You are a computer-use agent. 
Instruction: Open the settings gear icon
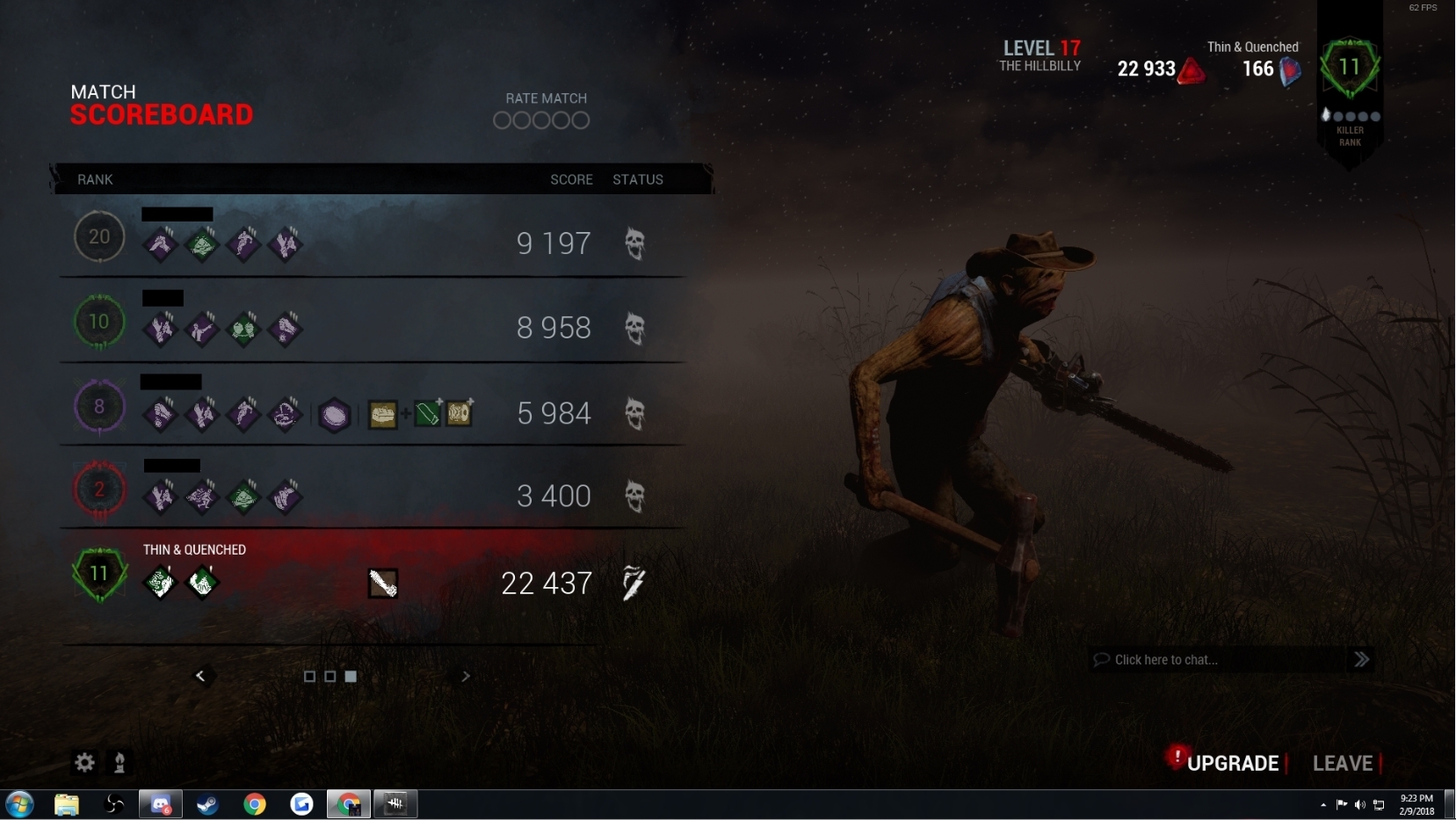point(83,763)
